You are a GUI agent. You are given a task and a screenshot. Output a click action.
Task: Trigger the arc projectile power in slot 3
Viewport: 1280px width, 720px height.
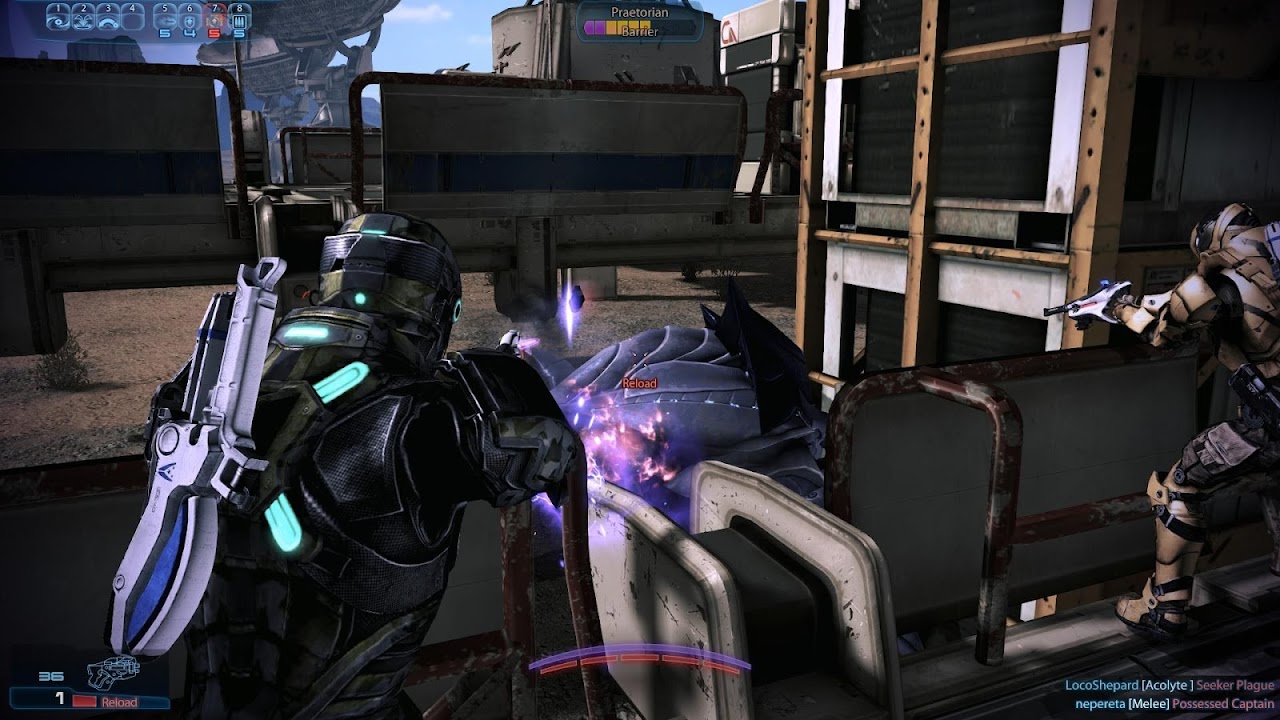coord(108,18)
